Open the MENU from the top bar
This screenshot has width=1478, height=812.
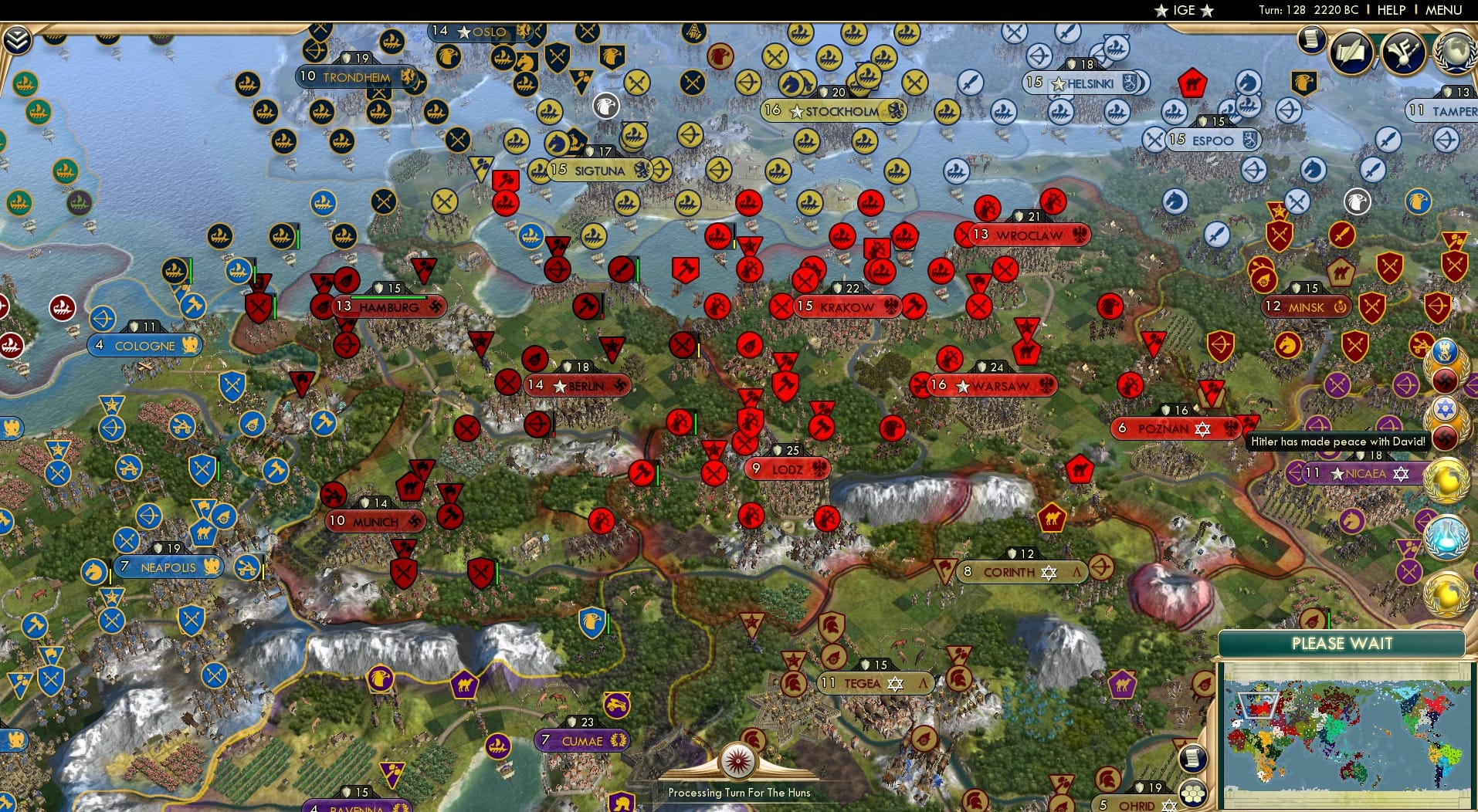pos(1442,10)
